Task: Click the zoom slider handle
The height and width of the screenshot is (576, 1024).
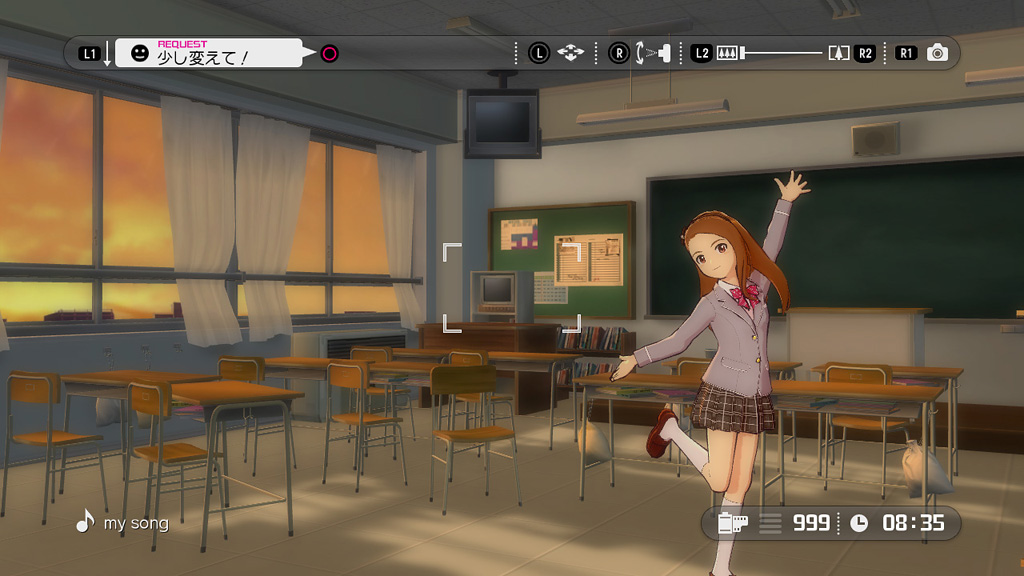Action: pyautogui.click(x=743, y=53)
